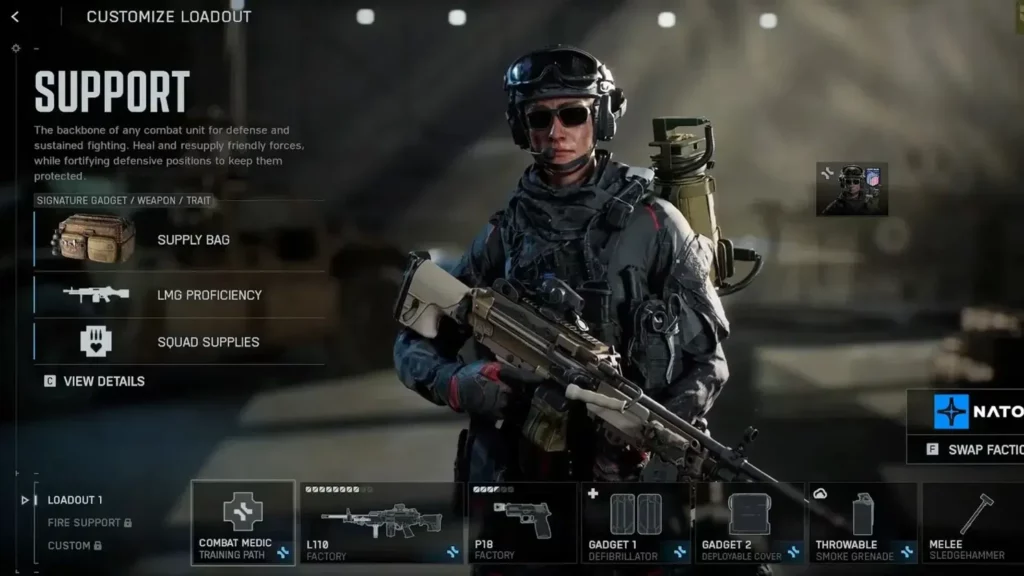The height and width of the screenshot is (576, 1024).
Task: Open the Combat Medic training path slot
Action: click(x=243, y=522)
